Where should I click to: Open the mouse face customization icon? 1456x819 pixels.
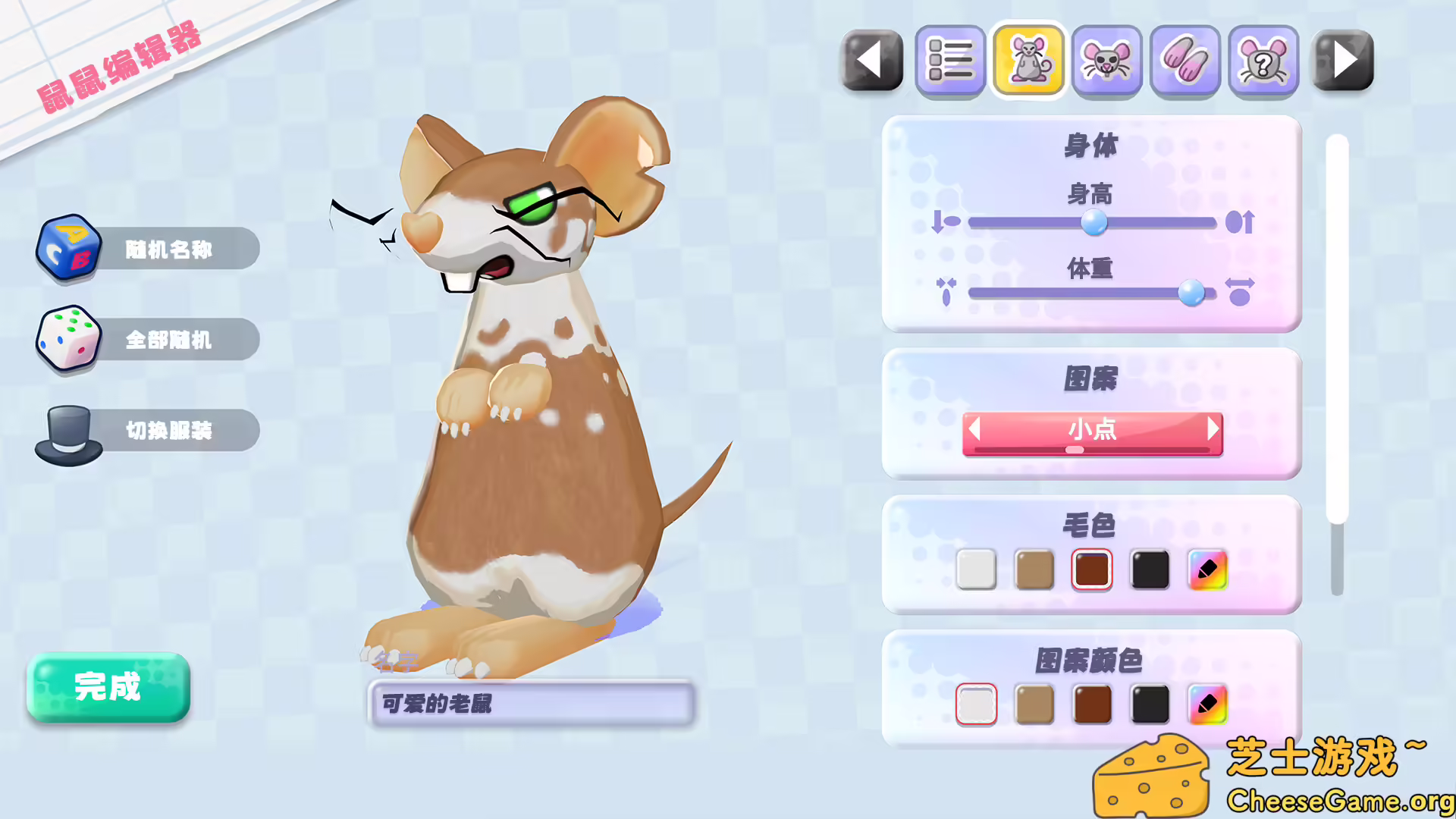(1107, 61)
